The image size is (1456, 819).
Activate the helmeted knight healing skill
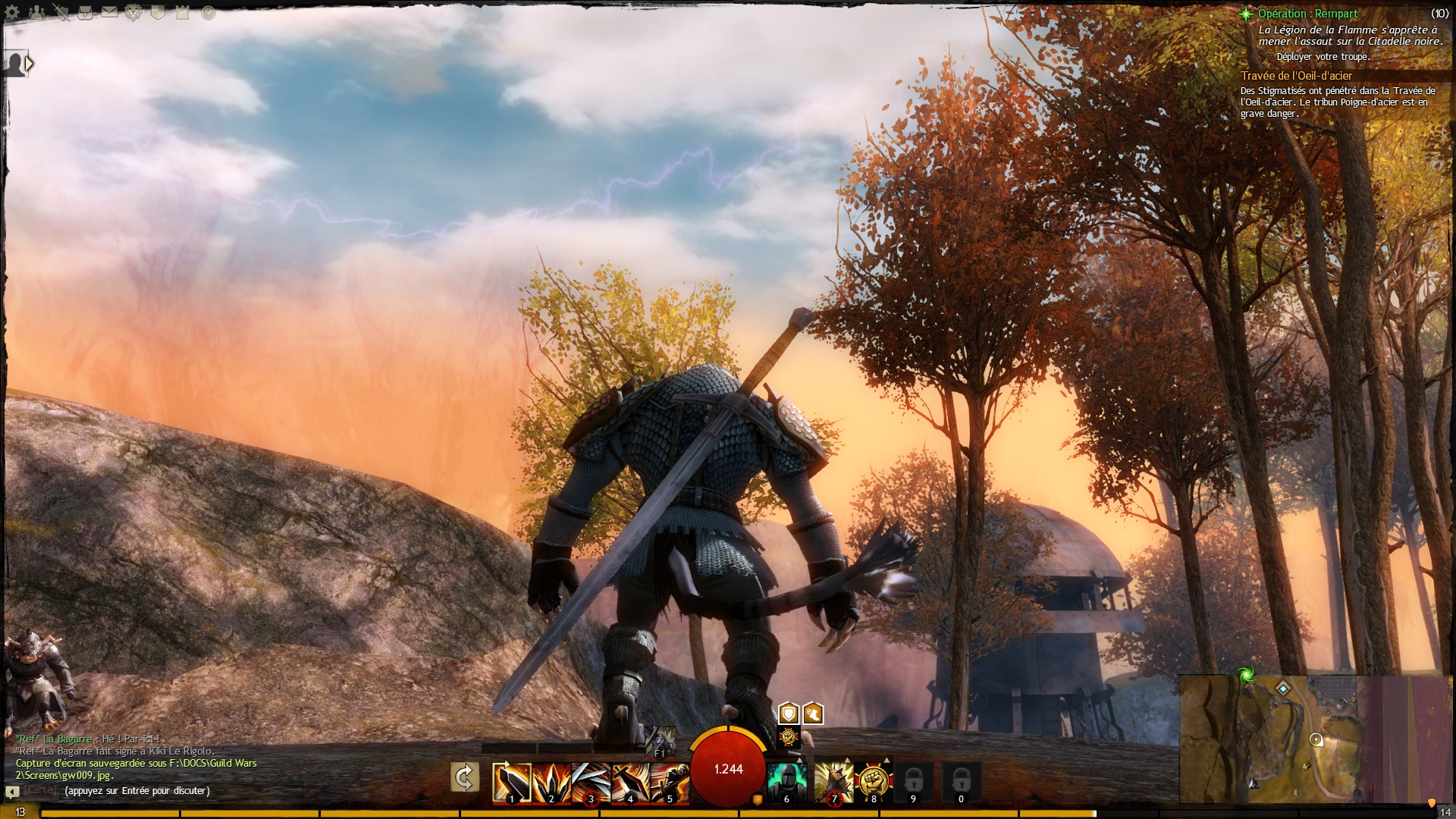(x=786, y=782)
